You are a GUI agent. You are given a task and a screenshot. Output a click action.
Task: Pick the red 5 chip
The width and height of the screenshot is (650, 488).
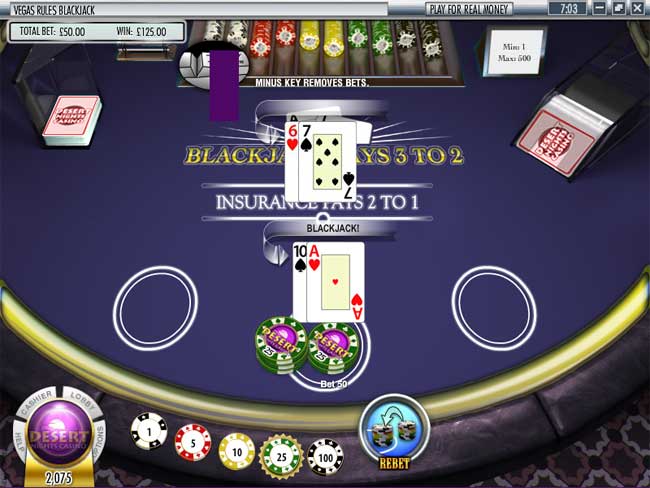[x=193, y=441]
